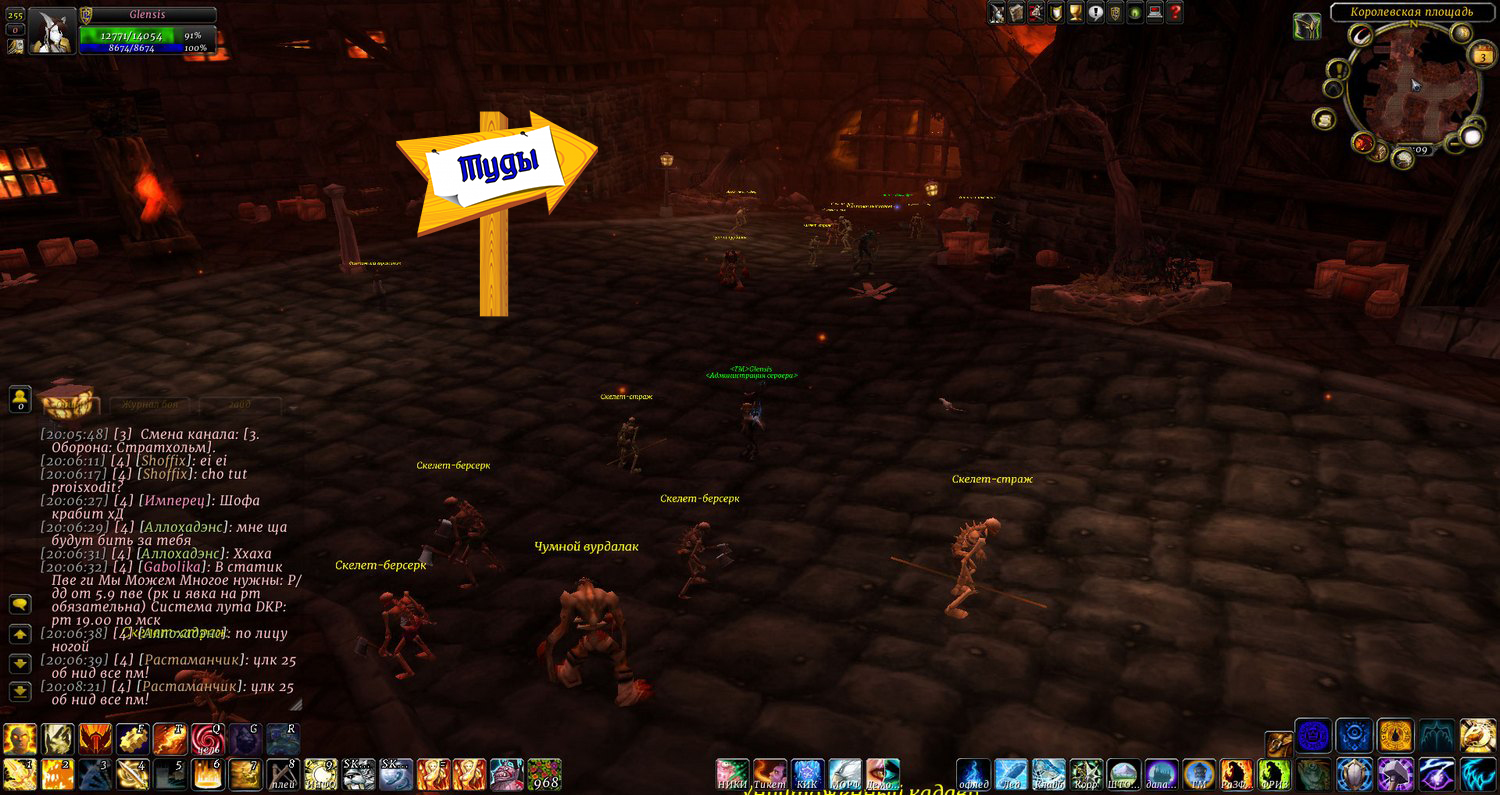Open the main menu computer icon
Screen dimensions: 1500x795
click(x=1155, y=13)
